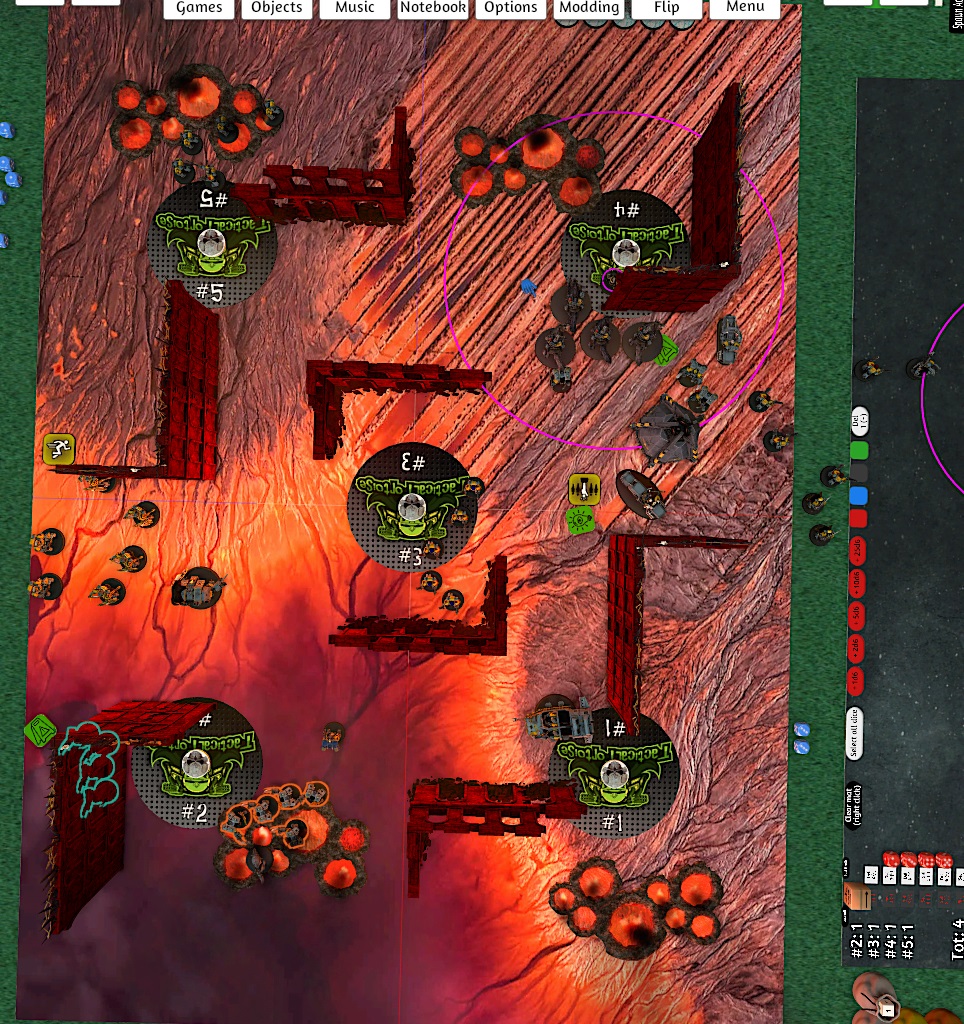Open the Notebook
The height and width of the screenshot is (1024, 964).
(433, 8)
